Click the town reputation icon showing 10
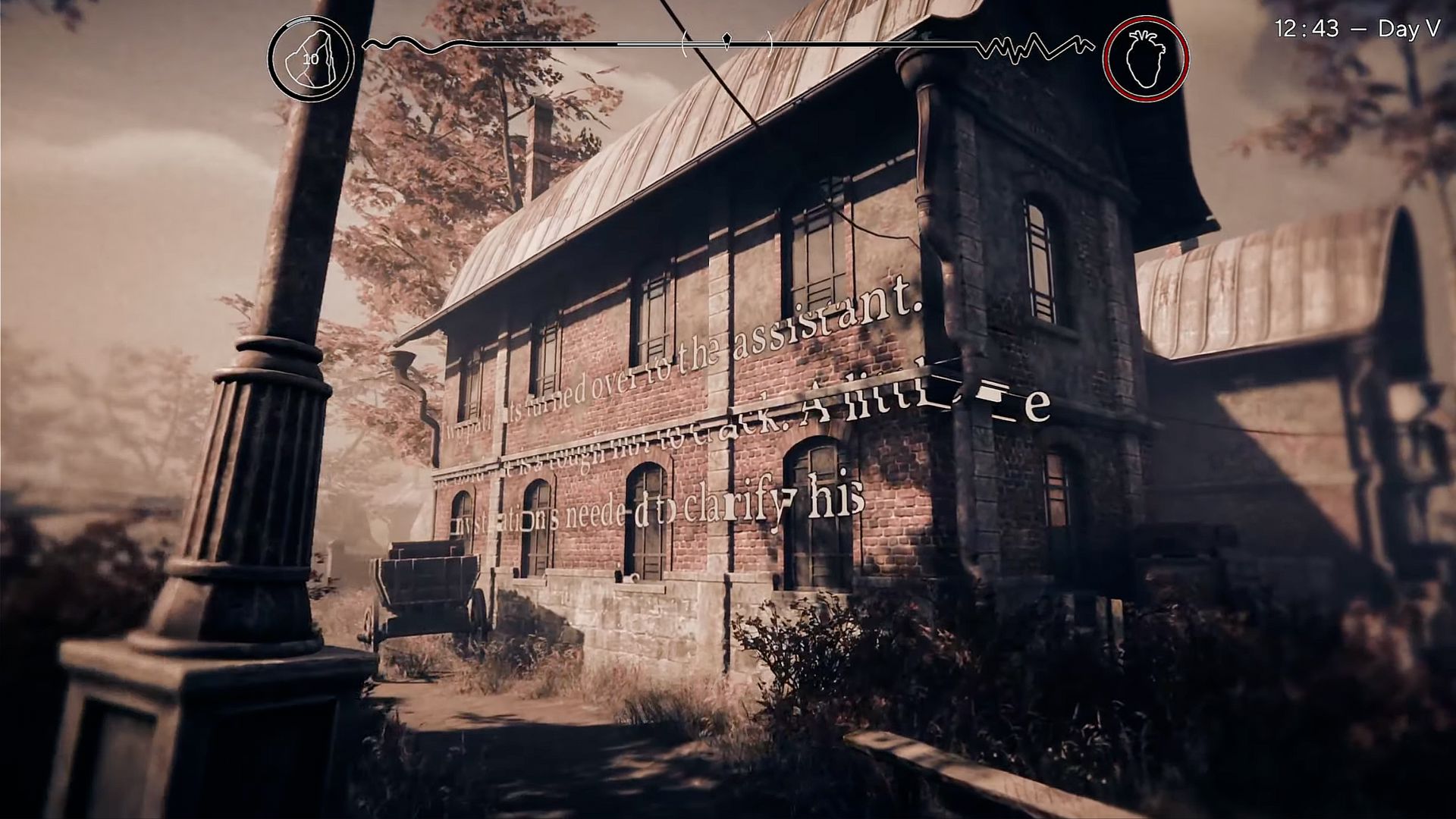Image resolution: width=1456 pixels, height=819 pixels. click(x=311, y=58)
